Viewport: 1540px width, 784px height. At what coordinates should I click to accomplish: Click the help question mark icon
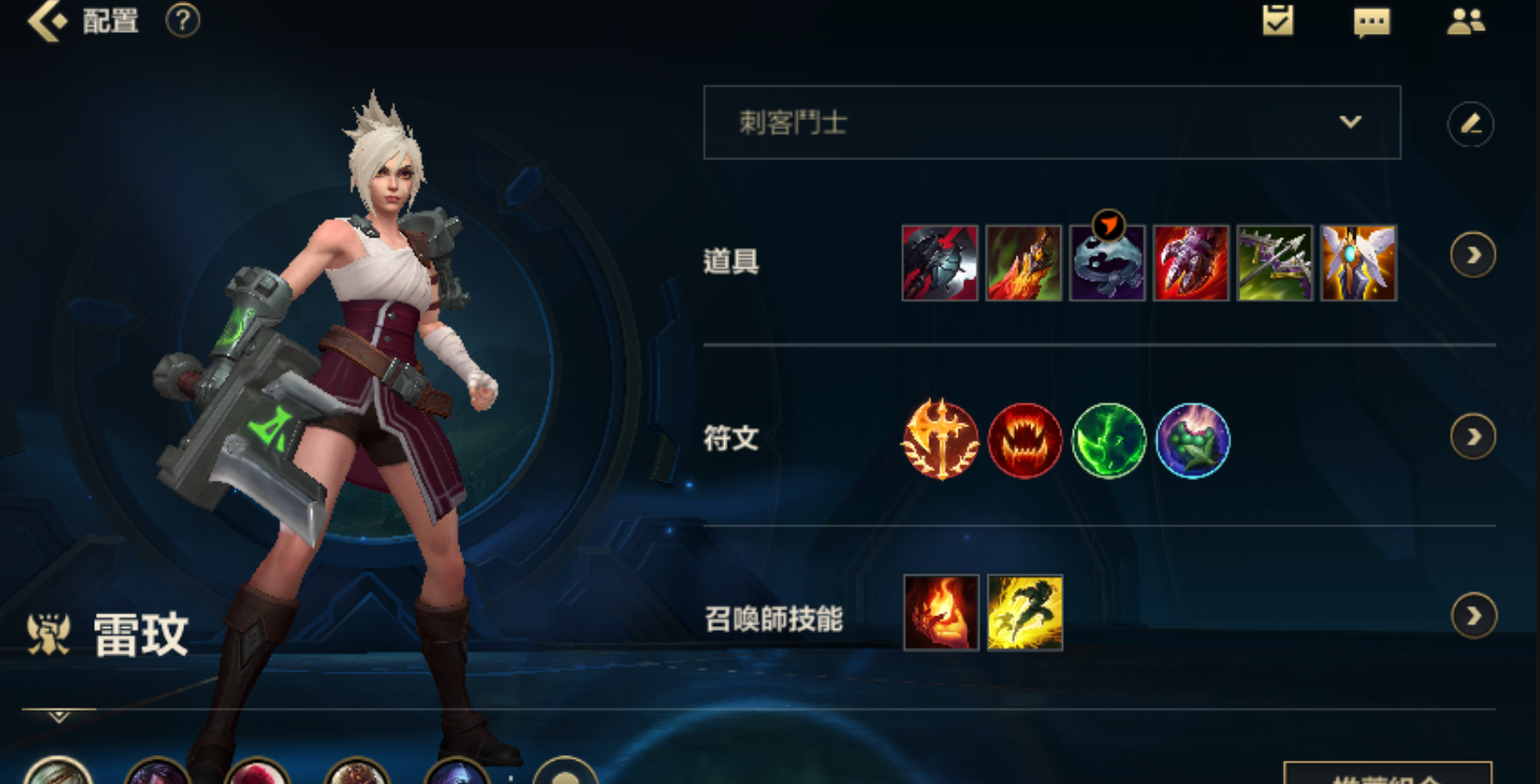[180, 21]
